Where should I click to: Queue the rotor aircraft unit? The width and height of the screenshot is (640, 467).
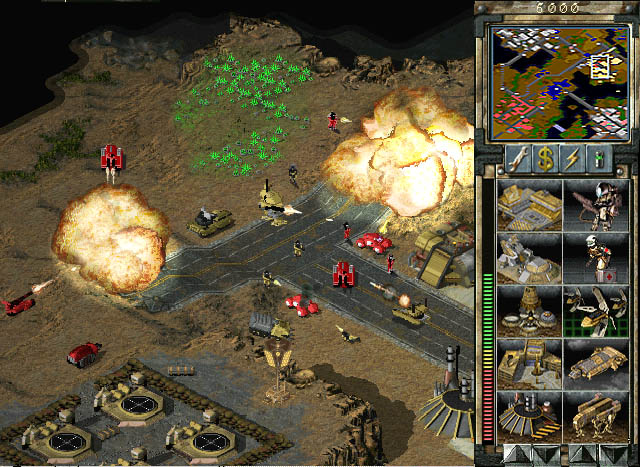(596, 310)
